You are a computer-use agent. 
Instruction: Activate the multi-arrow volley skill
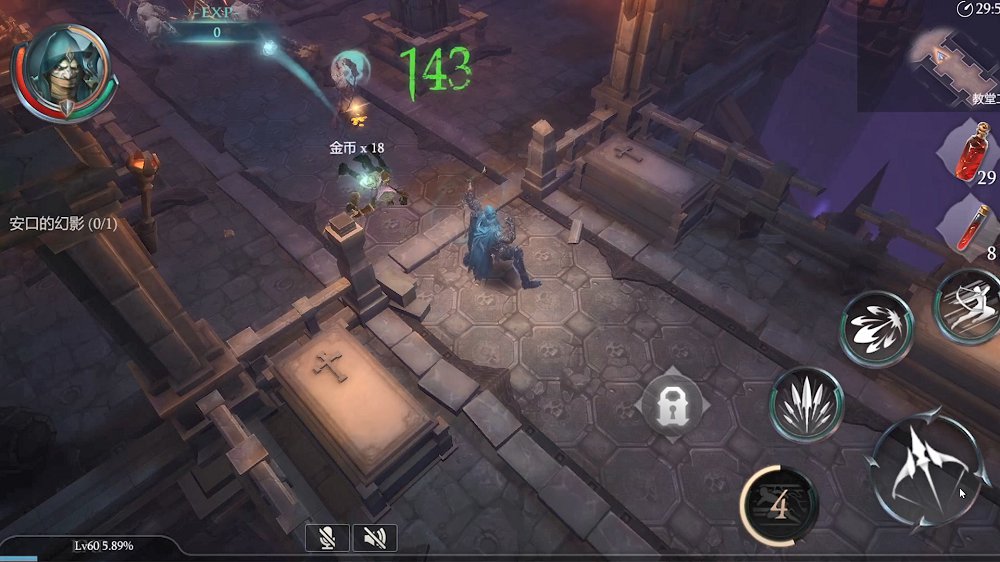click(805, 403)
